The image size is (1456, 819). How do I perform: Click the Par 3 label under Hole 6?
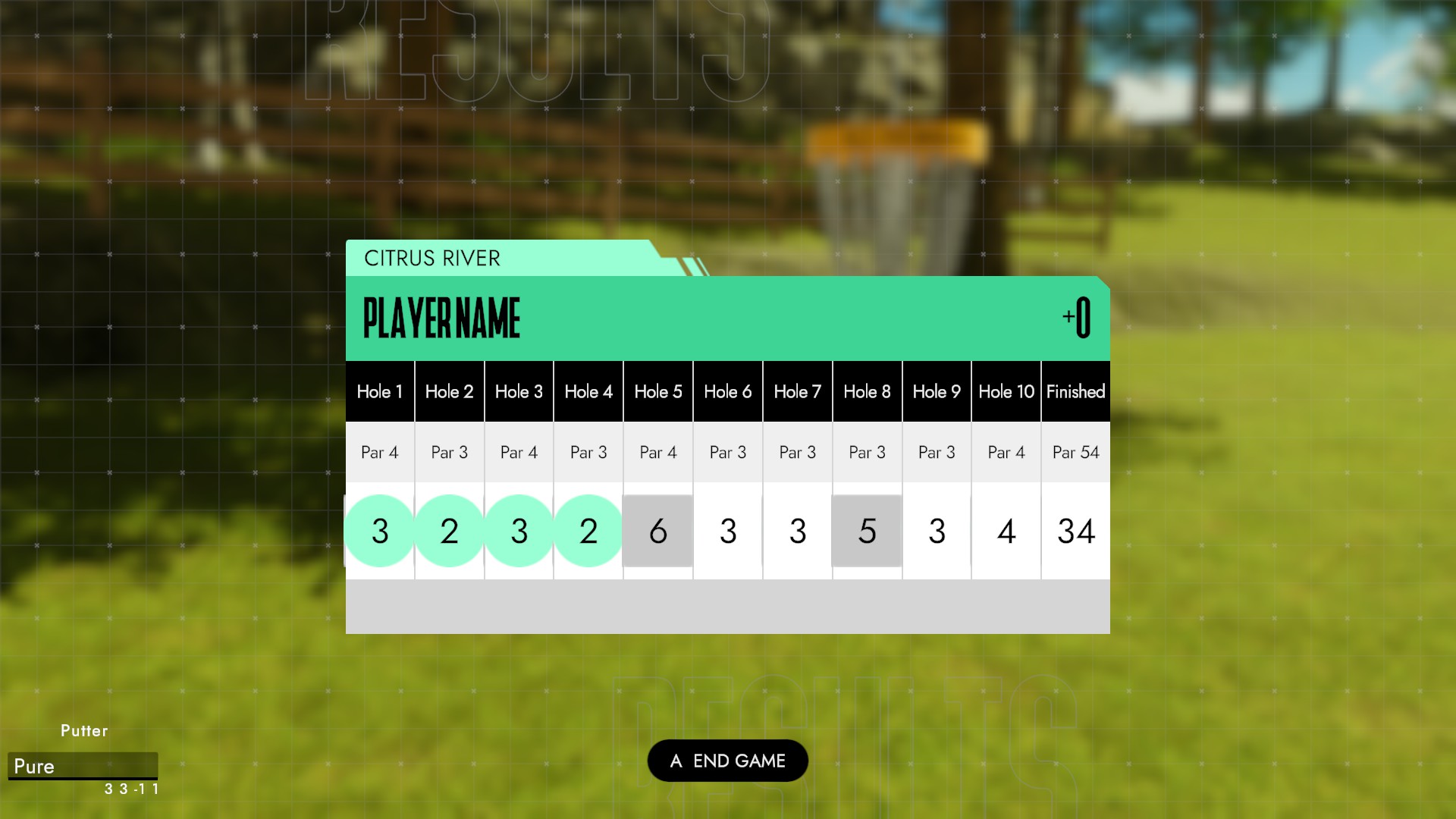(x=727, y=452)
